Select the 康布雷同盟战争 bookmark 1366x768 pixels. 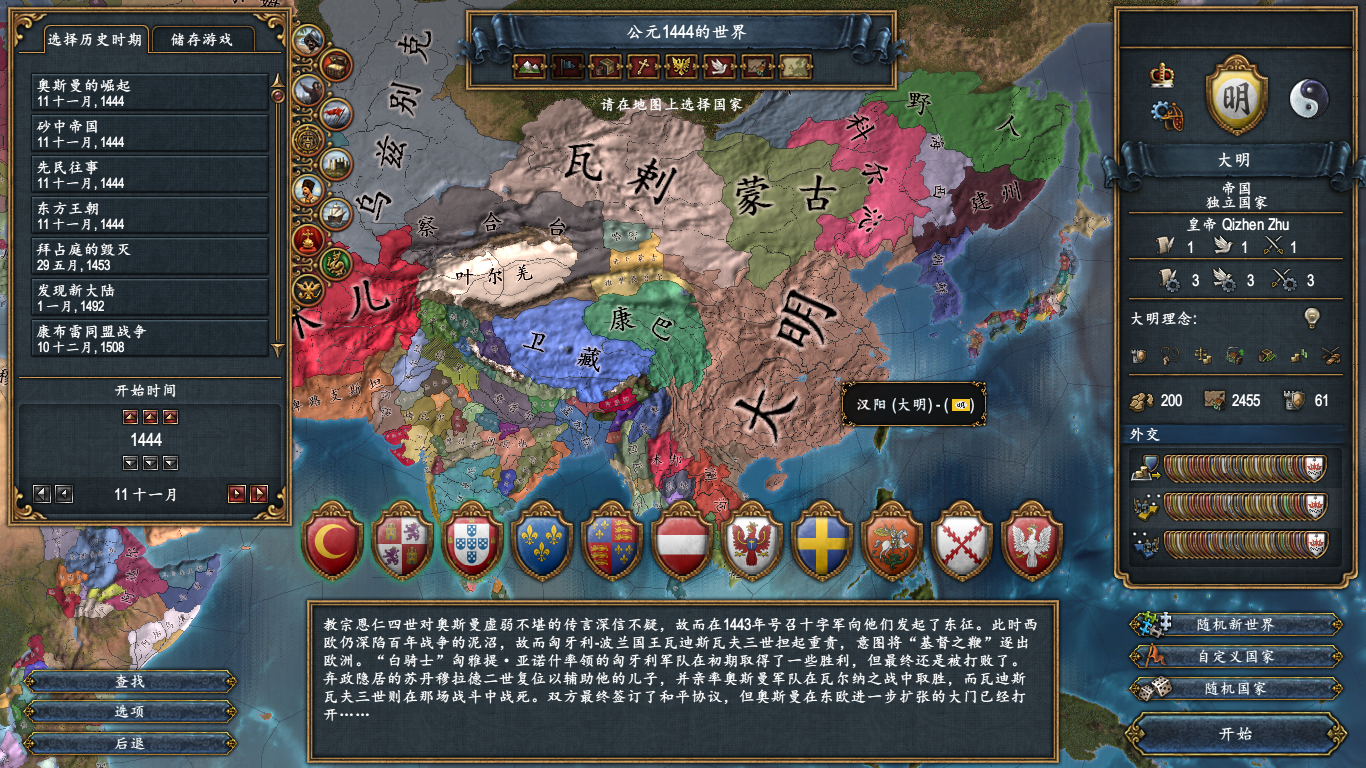tap(150, 338)
